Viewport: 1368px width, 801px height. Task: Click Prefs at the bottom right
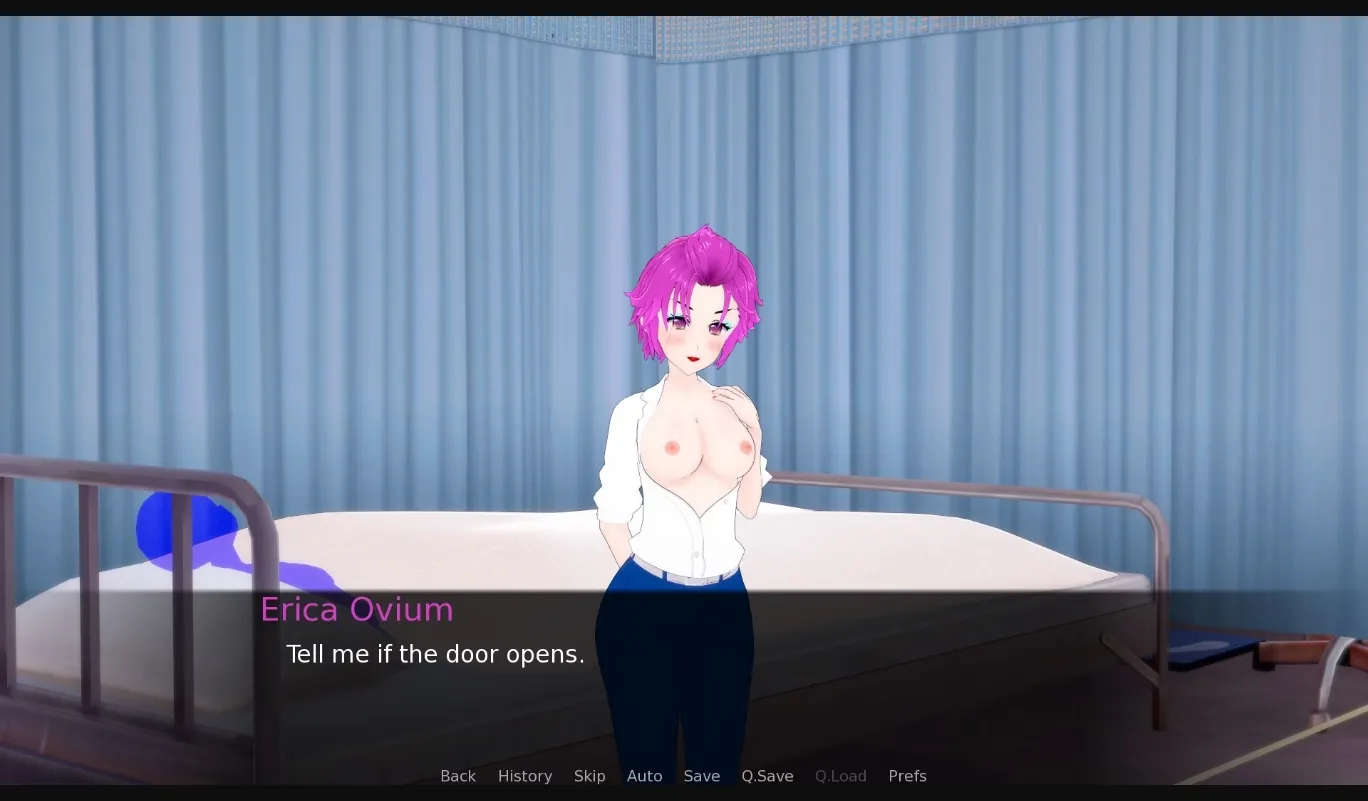[907, 776]
